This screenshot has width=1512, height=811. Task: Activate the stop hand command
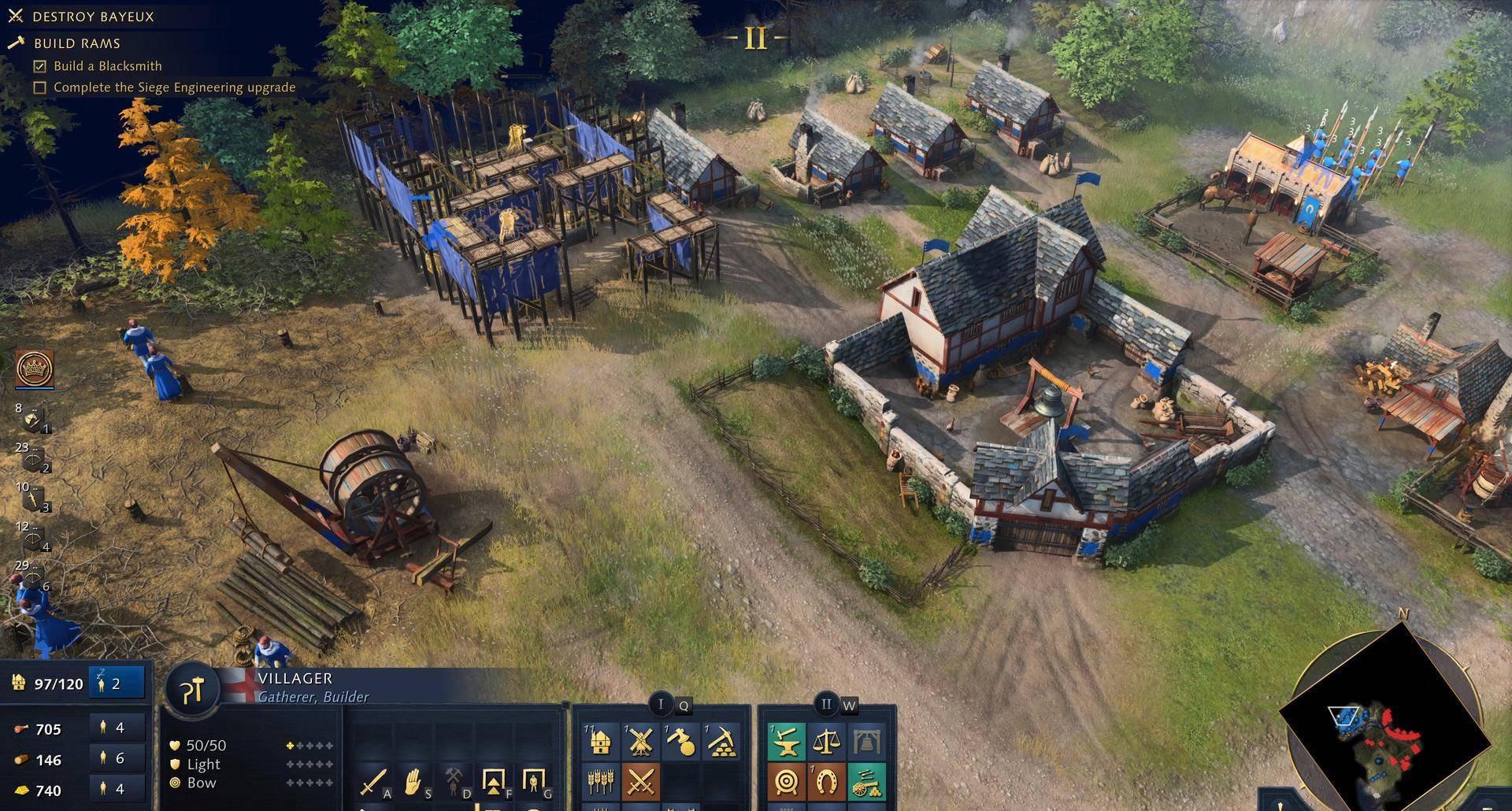(x=413, y=782)
